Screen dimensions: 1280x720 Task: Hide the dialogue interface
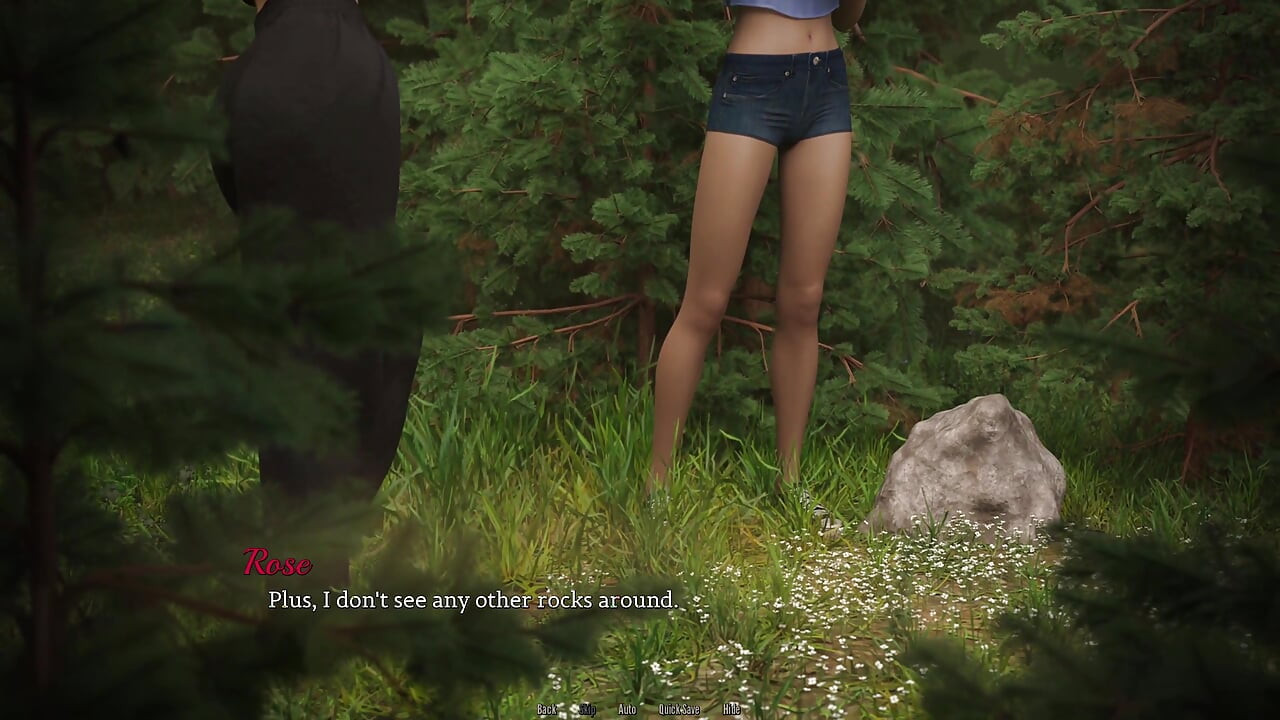pyautogui.click(x=732, y=709)
